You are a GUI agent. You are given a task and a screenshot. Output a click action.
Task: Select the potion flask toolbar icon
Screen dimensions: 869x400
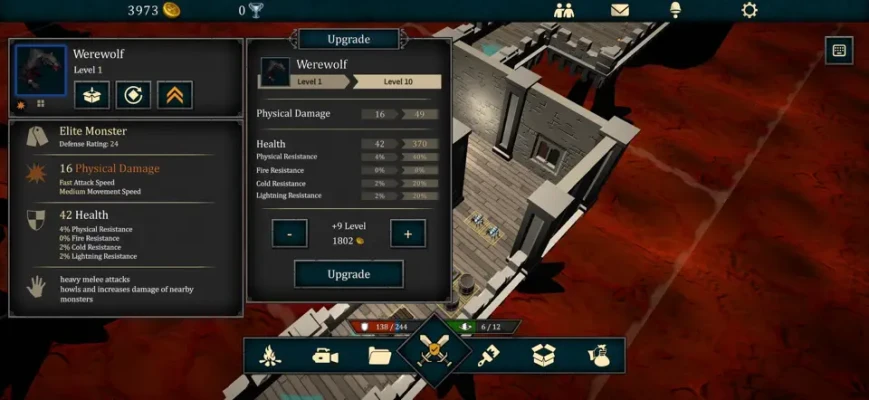coord(598,356)
